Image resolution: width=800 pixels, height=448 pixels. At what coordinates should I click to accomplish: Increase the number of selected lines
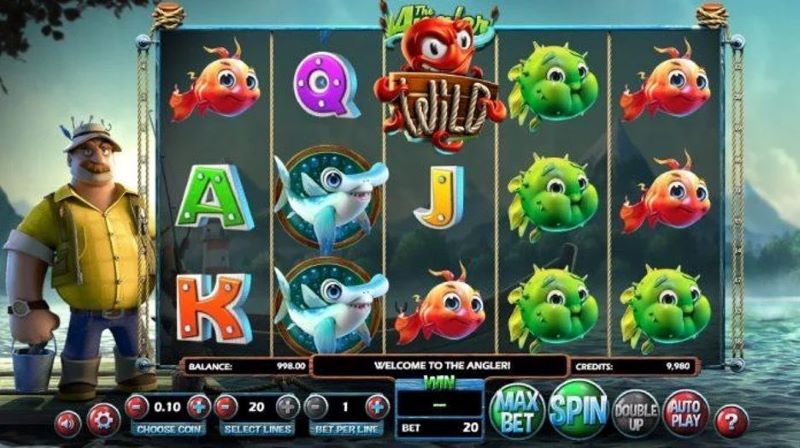coord(288,406)
